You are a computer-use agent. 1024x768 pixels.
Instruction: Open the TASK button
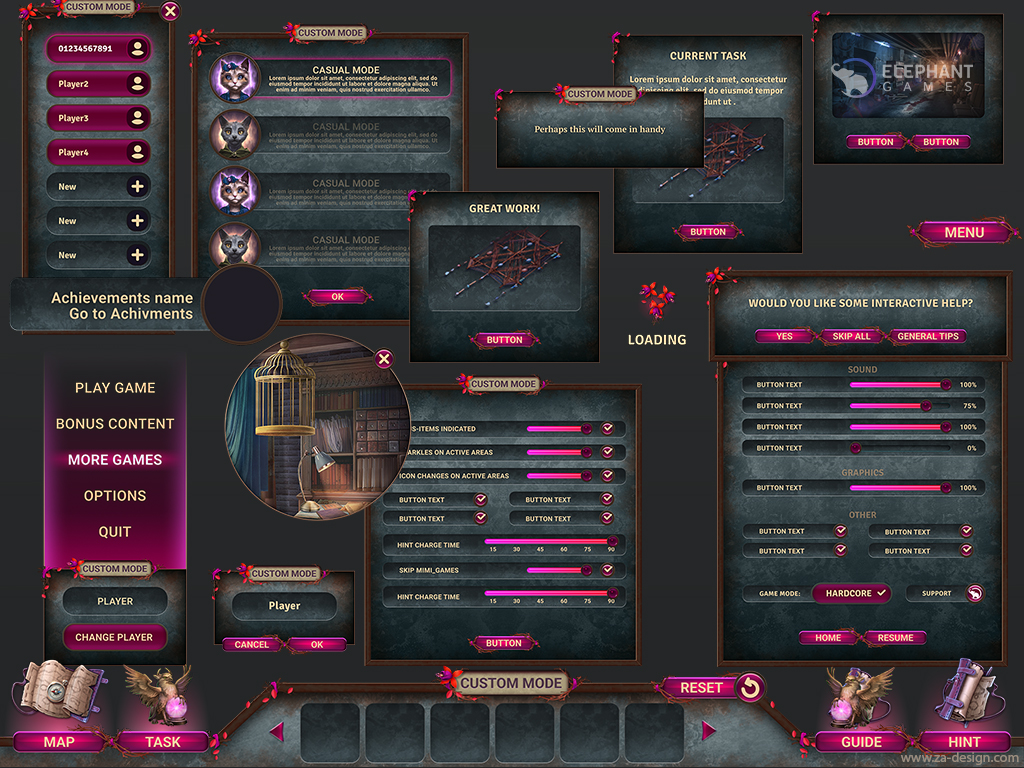point(163,742)
